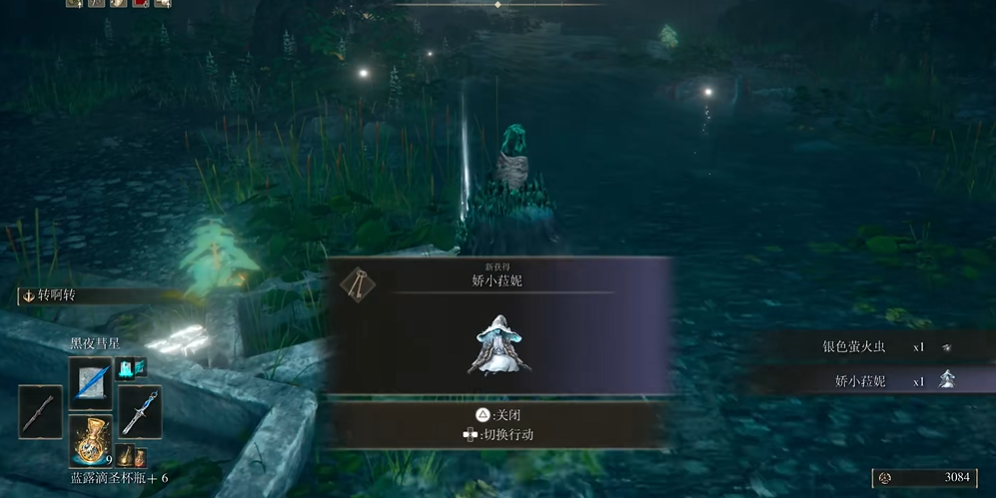
Task: Choose the staff in the left-hand weapon slot
Action: 41,411
